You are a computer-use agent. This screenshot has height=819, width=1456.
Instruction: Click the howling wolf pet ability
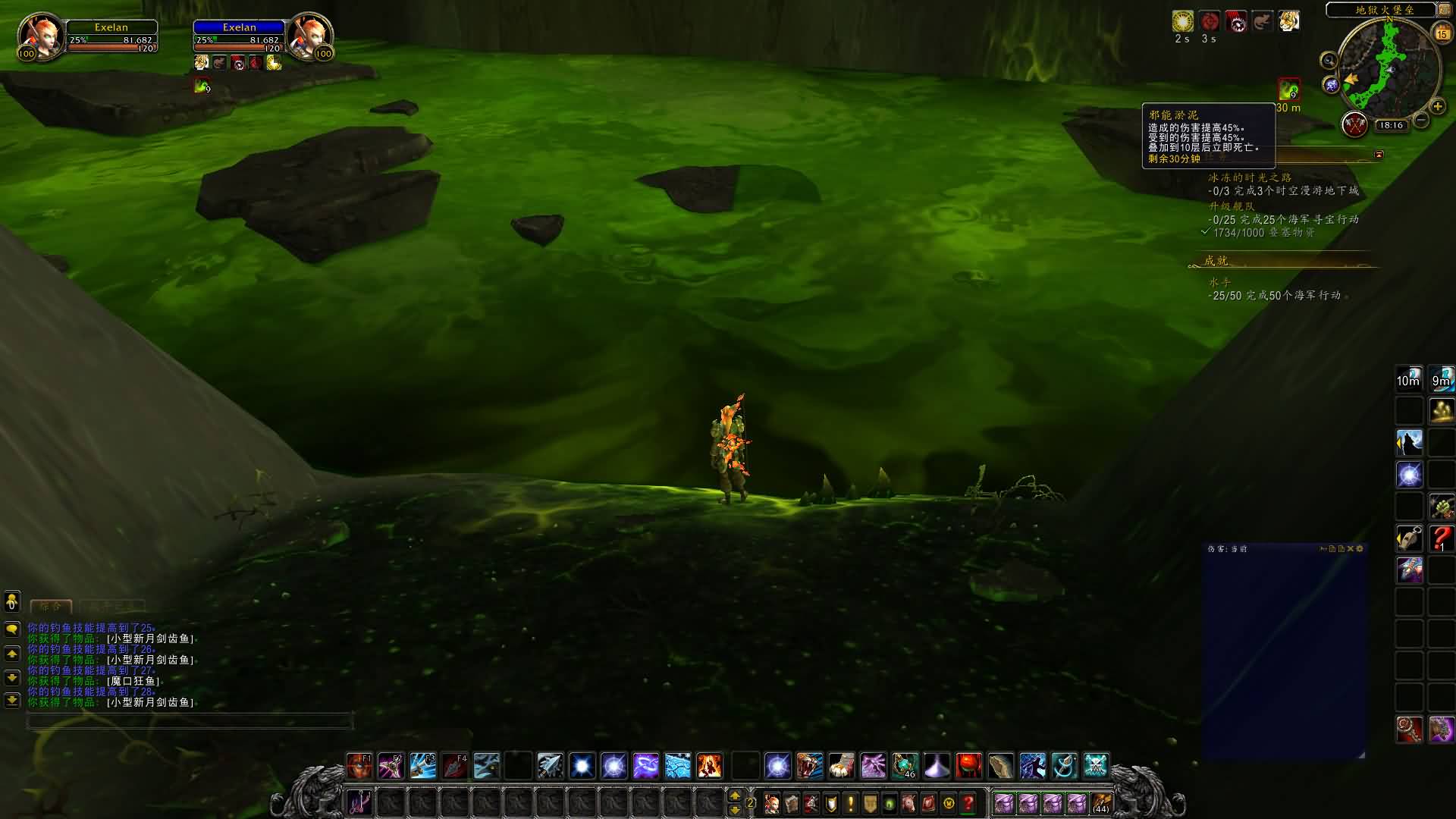coord(1409,443)
